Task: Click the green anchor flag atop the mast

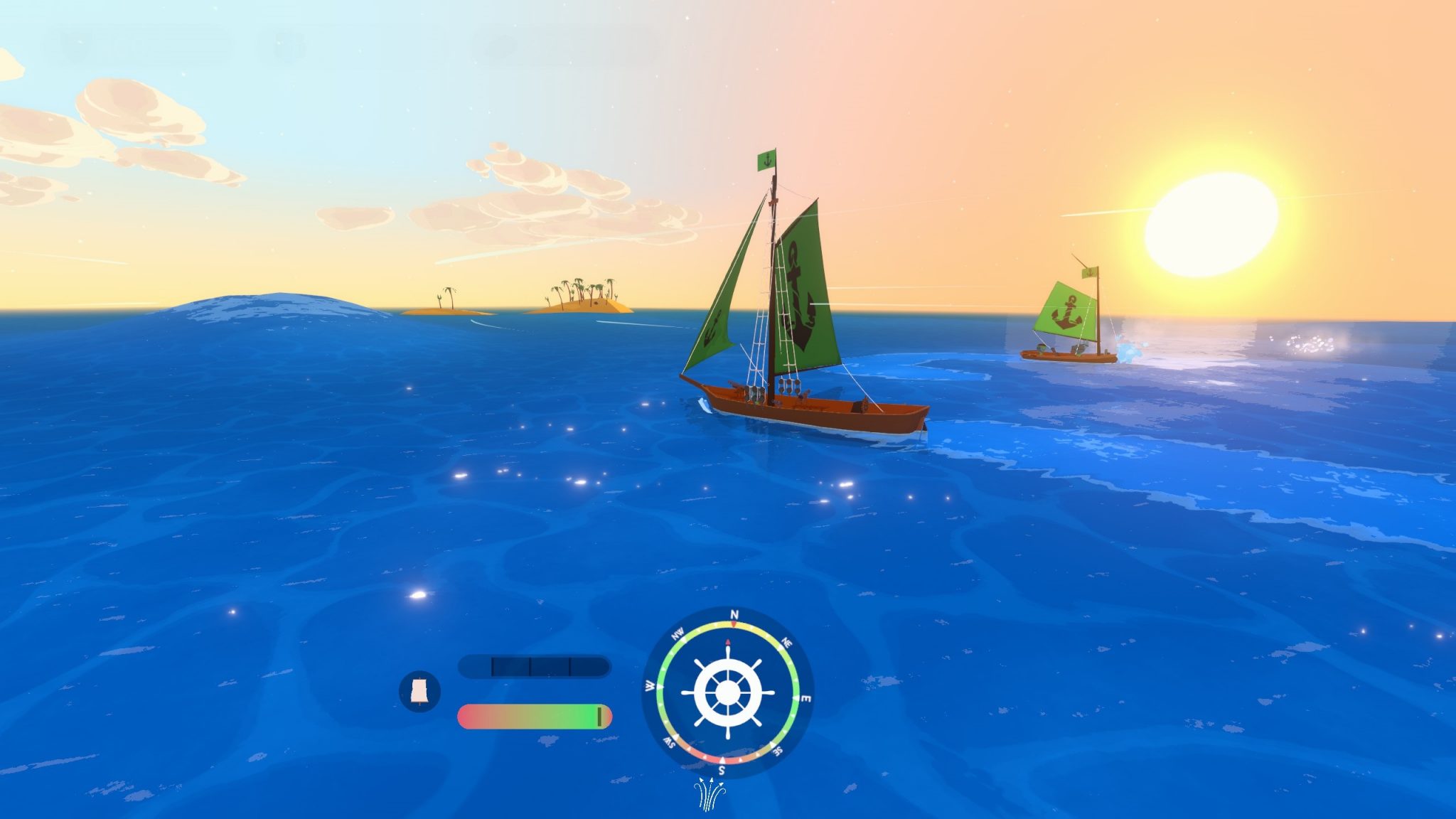Action: (x=767, y=158)
